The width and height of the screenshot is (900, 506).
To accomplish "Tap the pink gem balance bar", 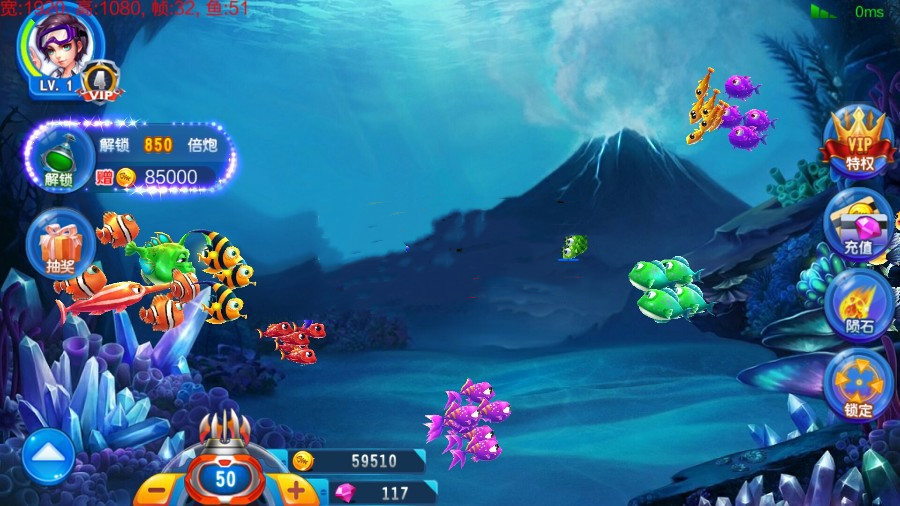I will click(380, 493).
